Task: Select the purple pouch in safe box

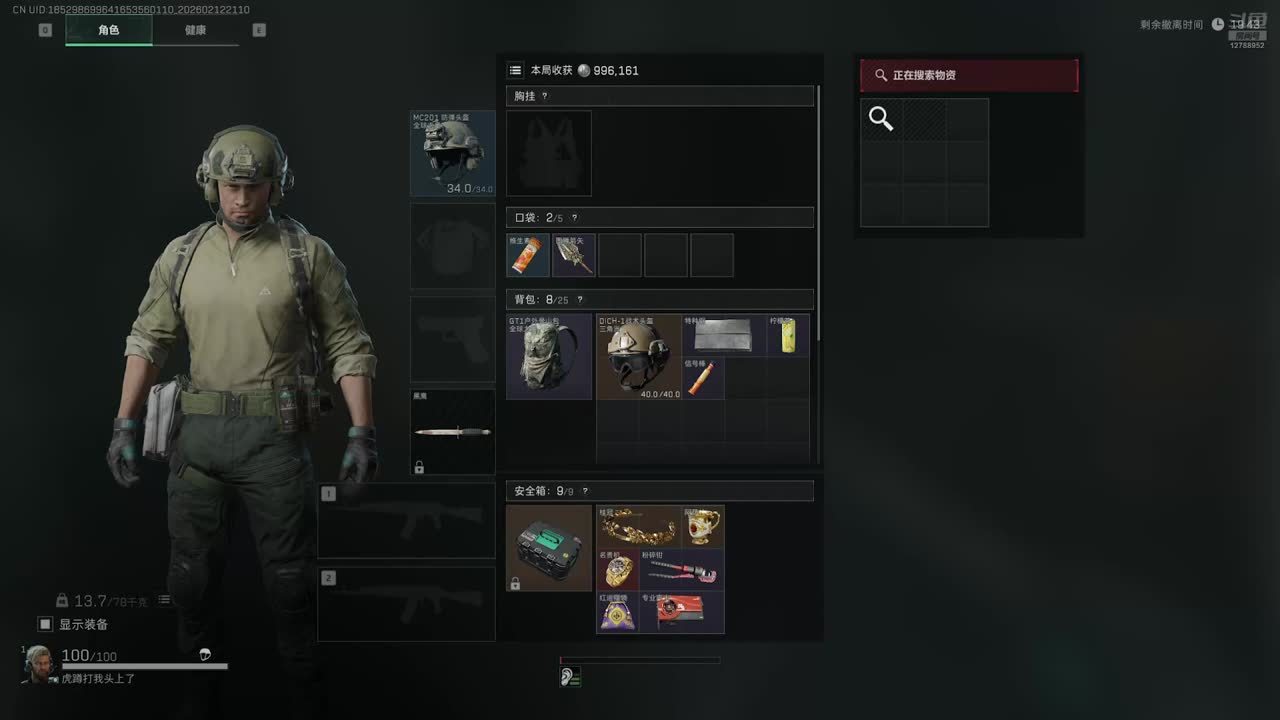Action: (618, 612)
